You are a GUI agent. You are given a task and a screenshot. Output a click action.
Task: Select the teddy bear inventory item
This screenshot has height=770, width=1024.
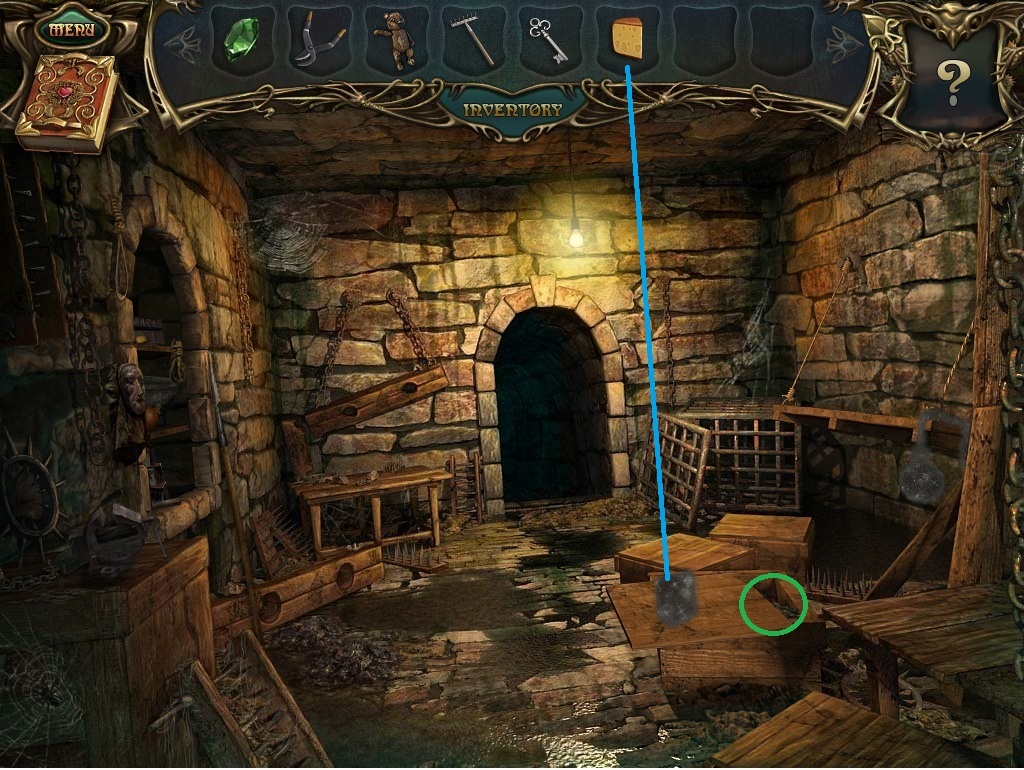click(x=395, y=41)
